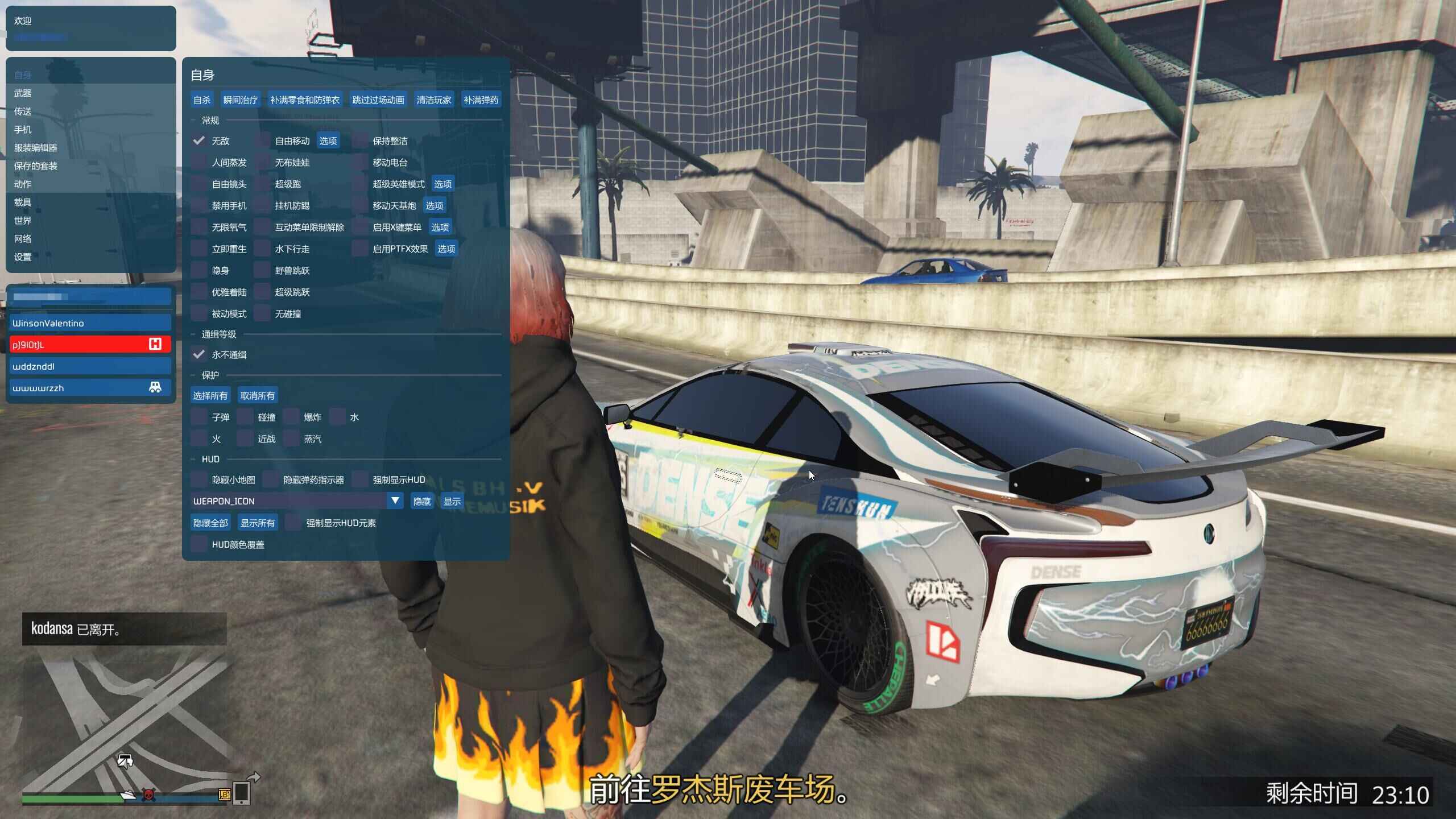Collapse the HUD section header
The height and width of the screenshot is (819, 1456).
[x=209, y=458]
